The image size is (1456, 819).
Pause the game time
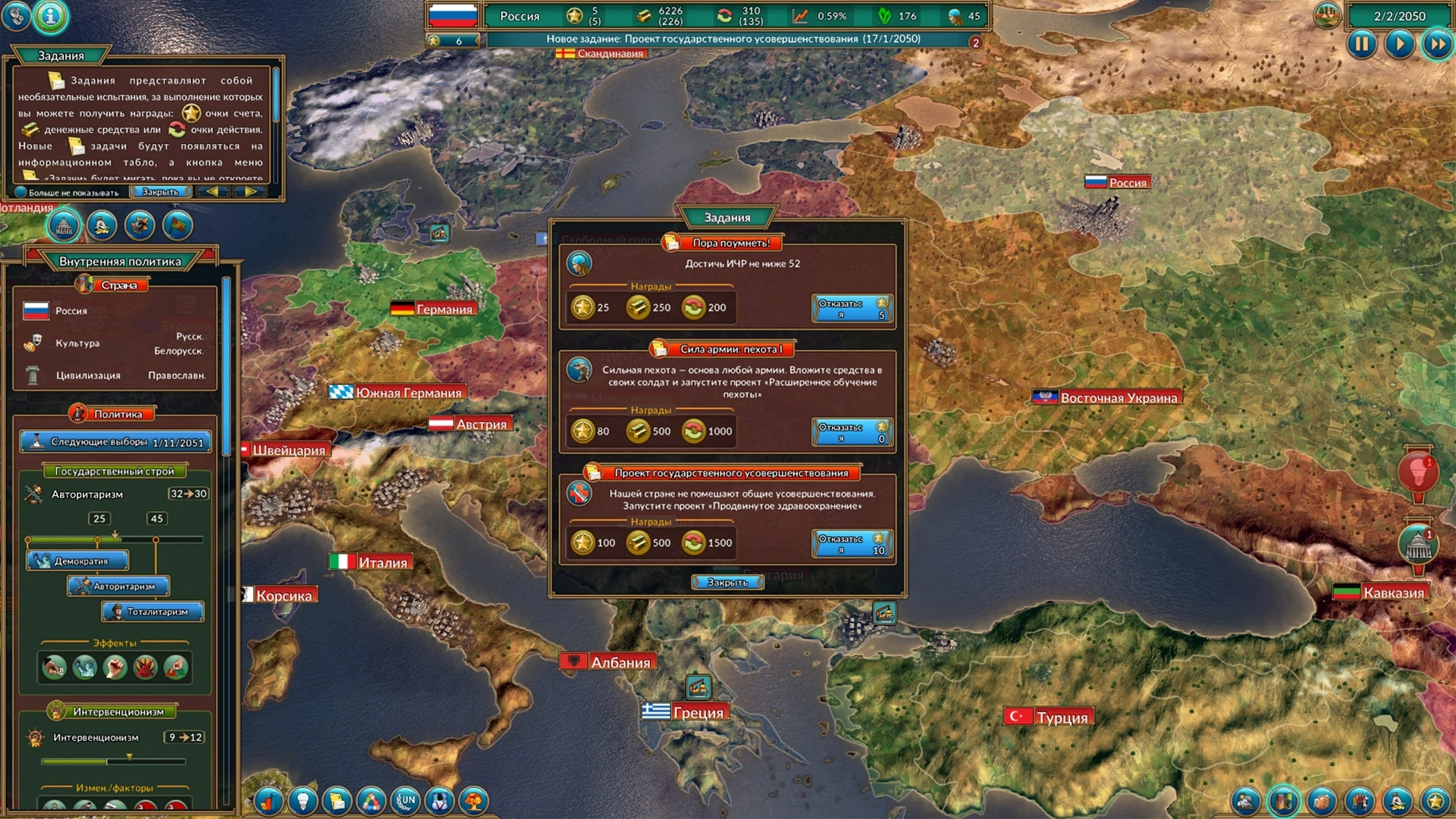pos(1362,45)
